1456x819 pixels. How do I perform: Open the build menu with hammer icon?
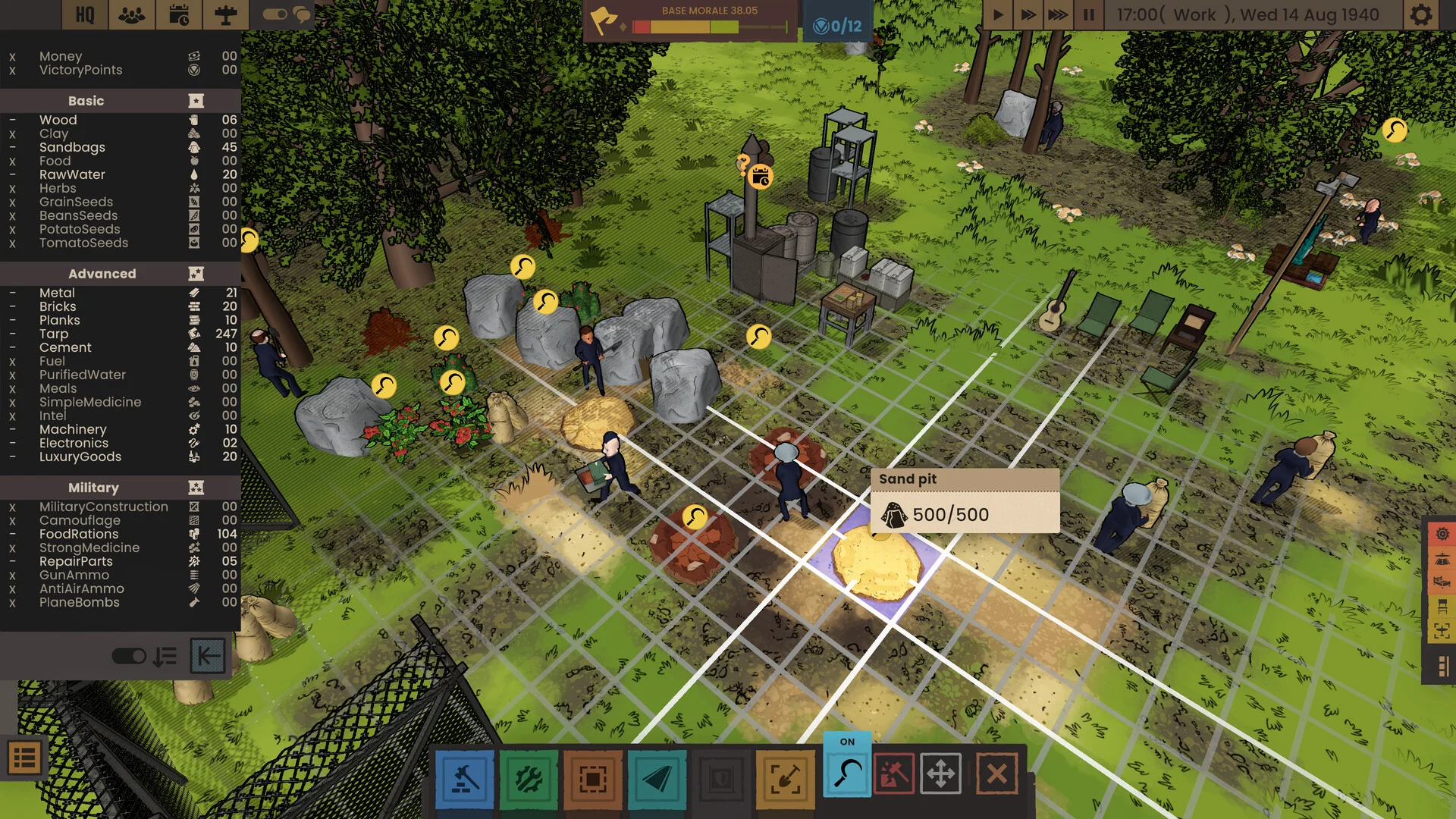tap(465, 779)
